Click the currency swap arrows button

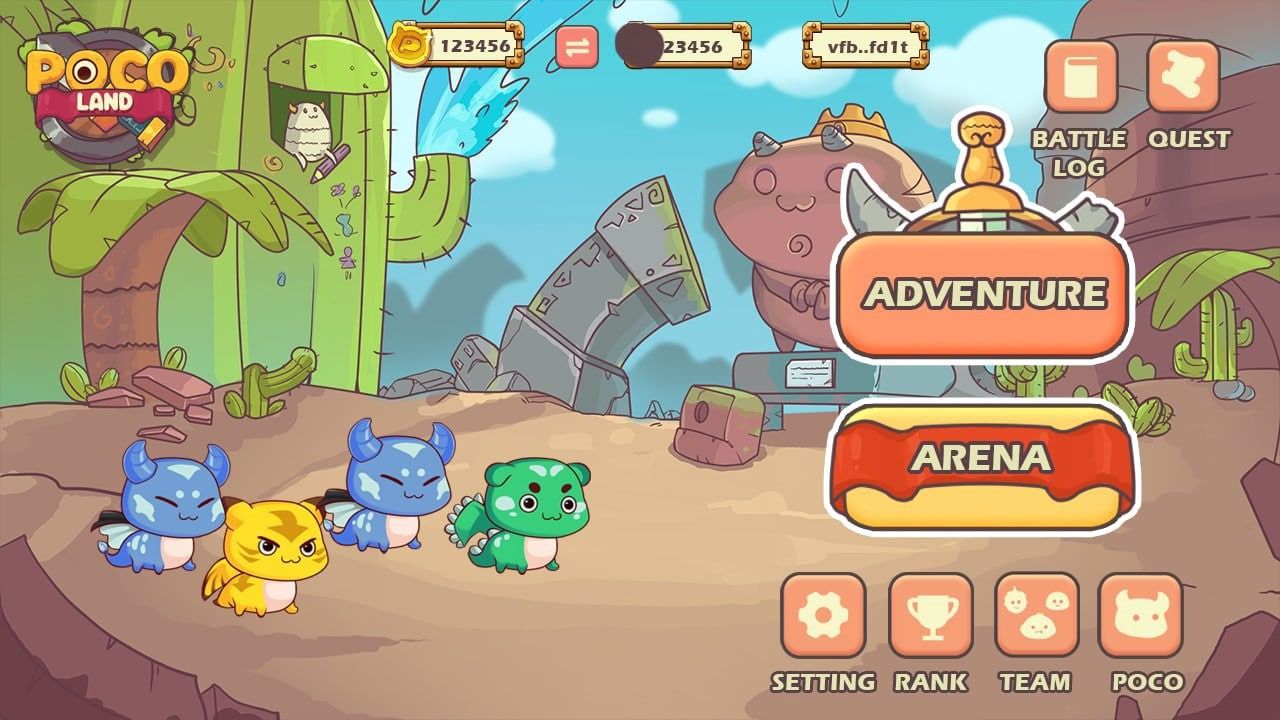click(x=577, y=46)
